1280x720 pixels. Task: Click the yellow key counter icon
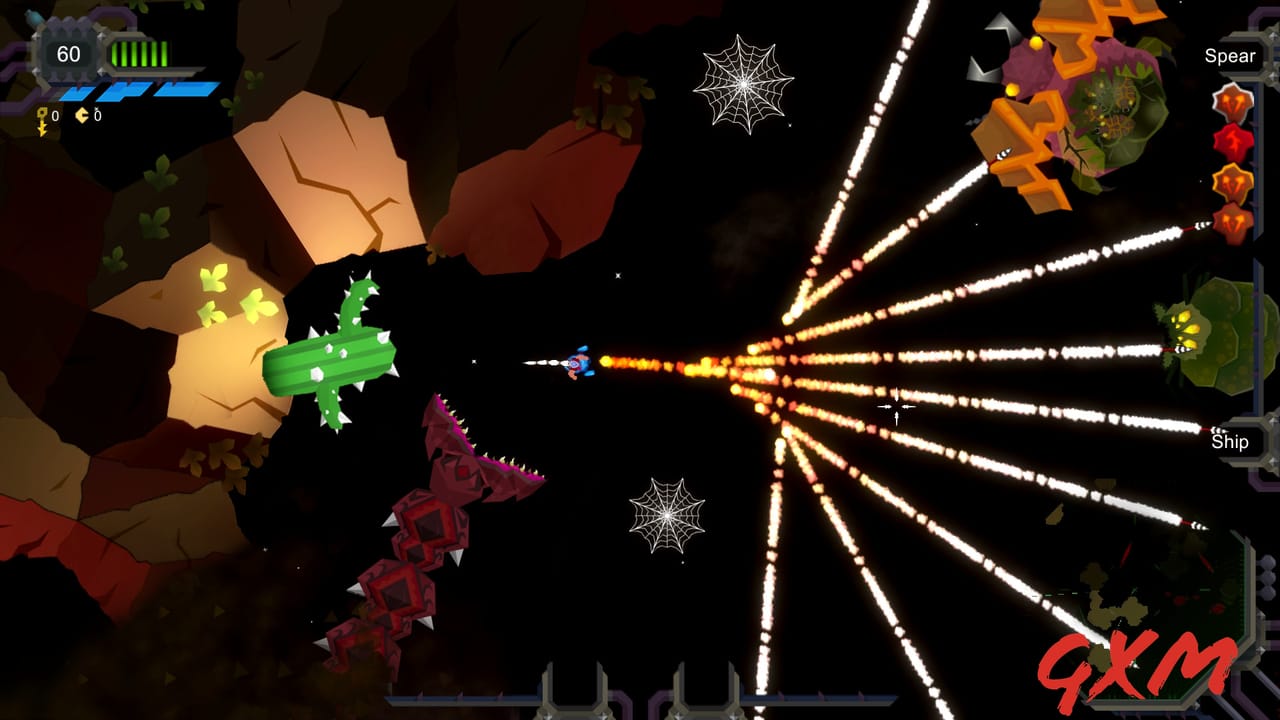pos(42,116)
